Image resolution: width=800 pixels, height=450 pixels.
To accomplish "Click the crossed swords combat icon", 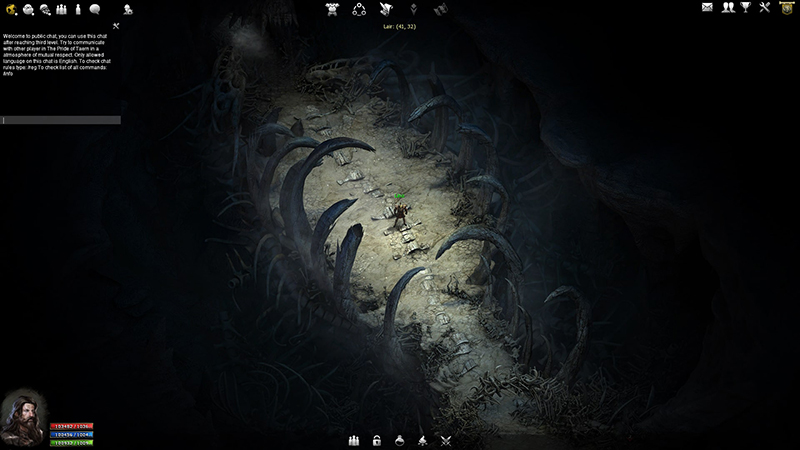I will (447, 440).
